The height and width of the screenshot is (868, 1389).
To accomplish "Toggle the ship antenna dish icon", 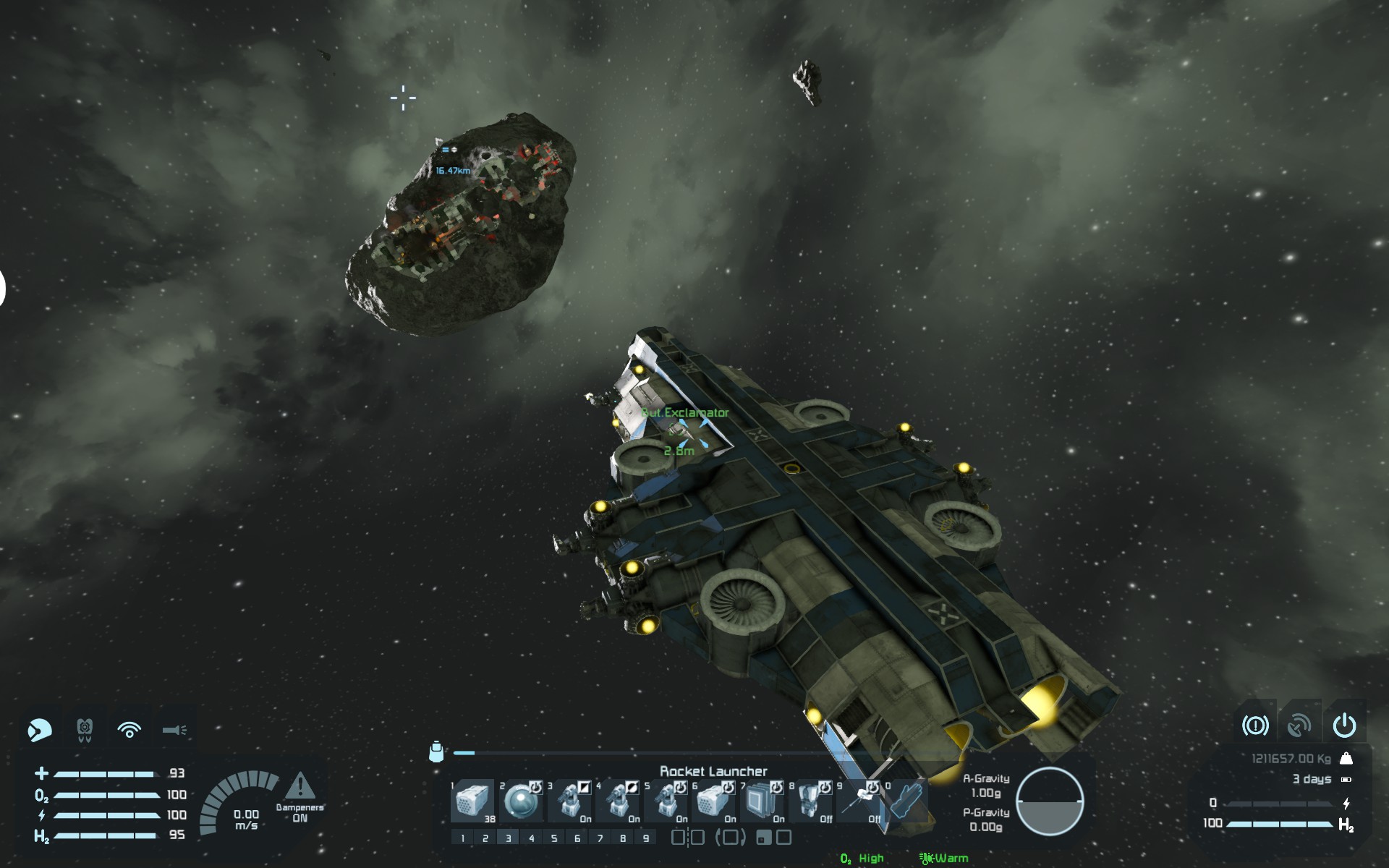I will point(1299,725).
